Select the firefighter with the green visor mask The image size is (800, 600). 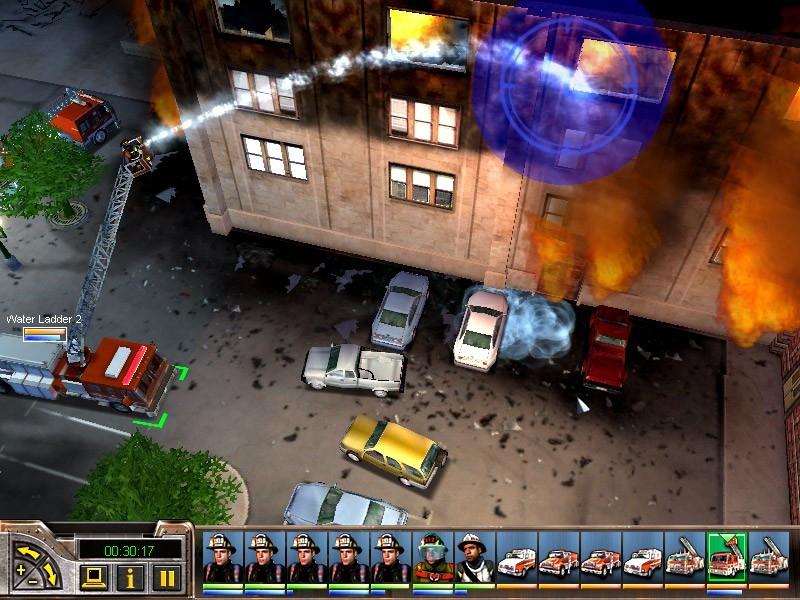pos(433,558)
